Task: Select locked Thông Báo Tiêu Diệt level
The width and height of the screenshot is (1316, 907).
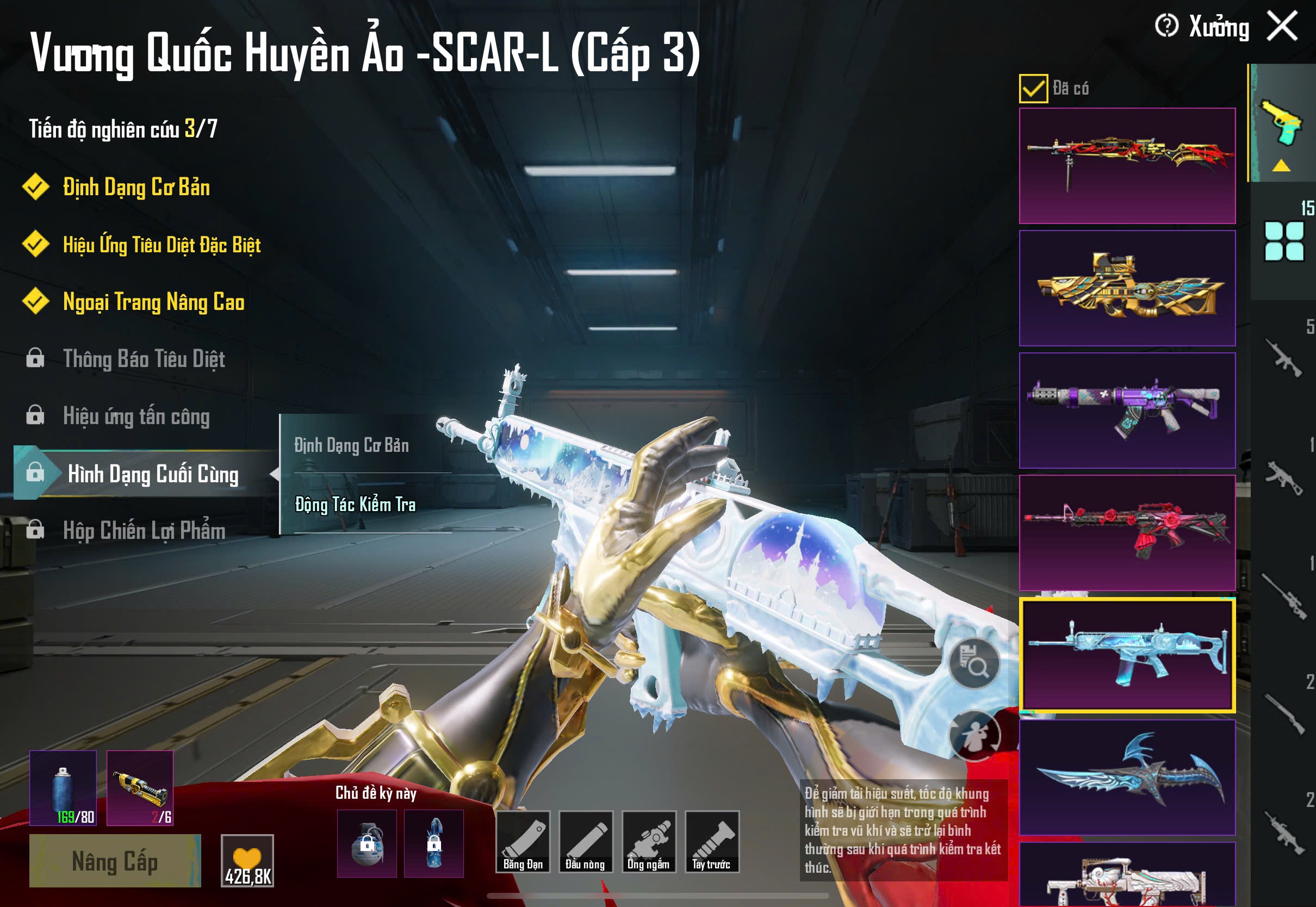Action: pos(144,359)
